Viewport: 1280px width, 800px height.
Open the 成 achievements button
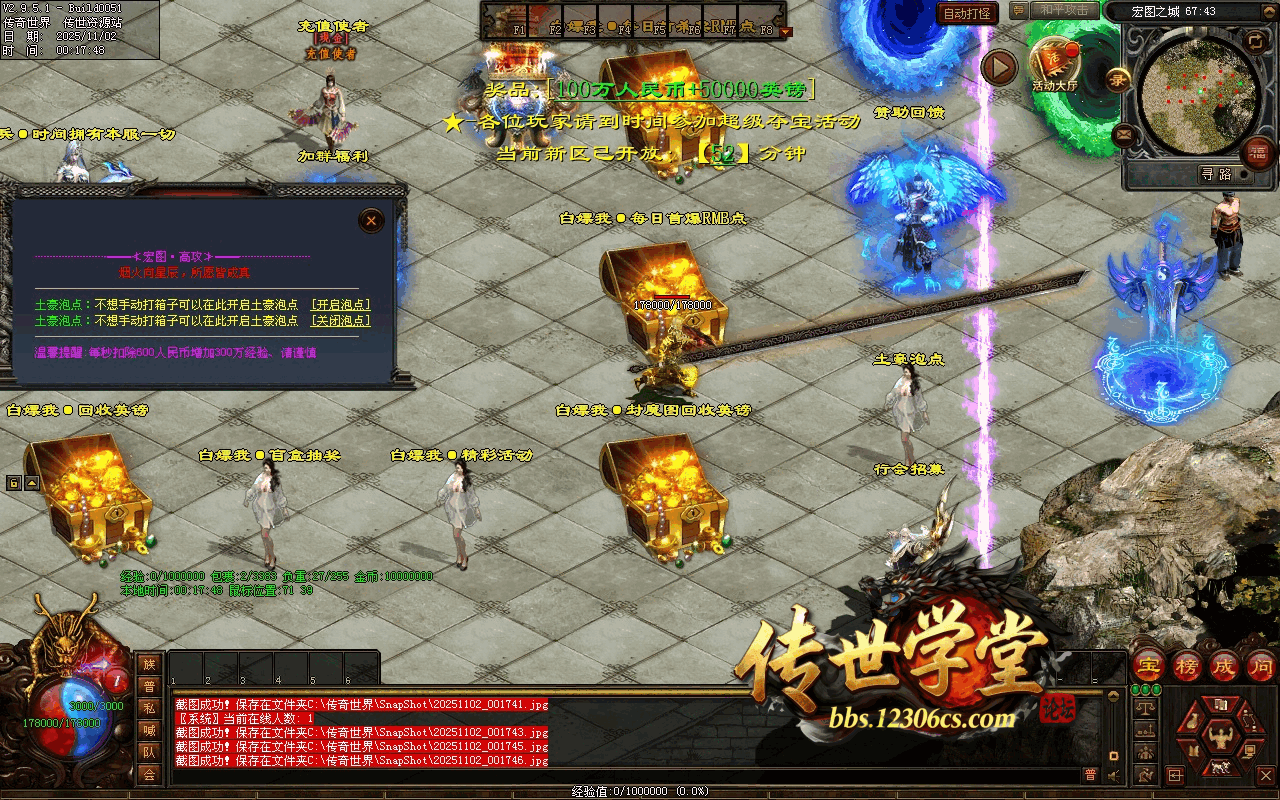click(x=1224, y=665)
